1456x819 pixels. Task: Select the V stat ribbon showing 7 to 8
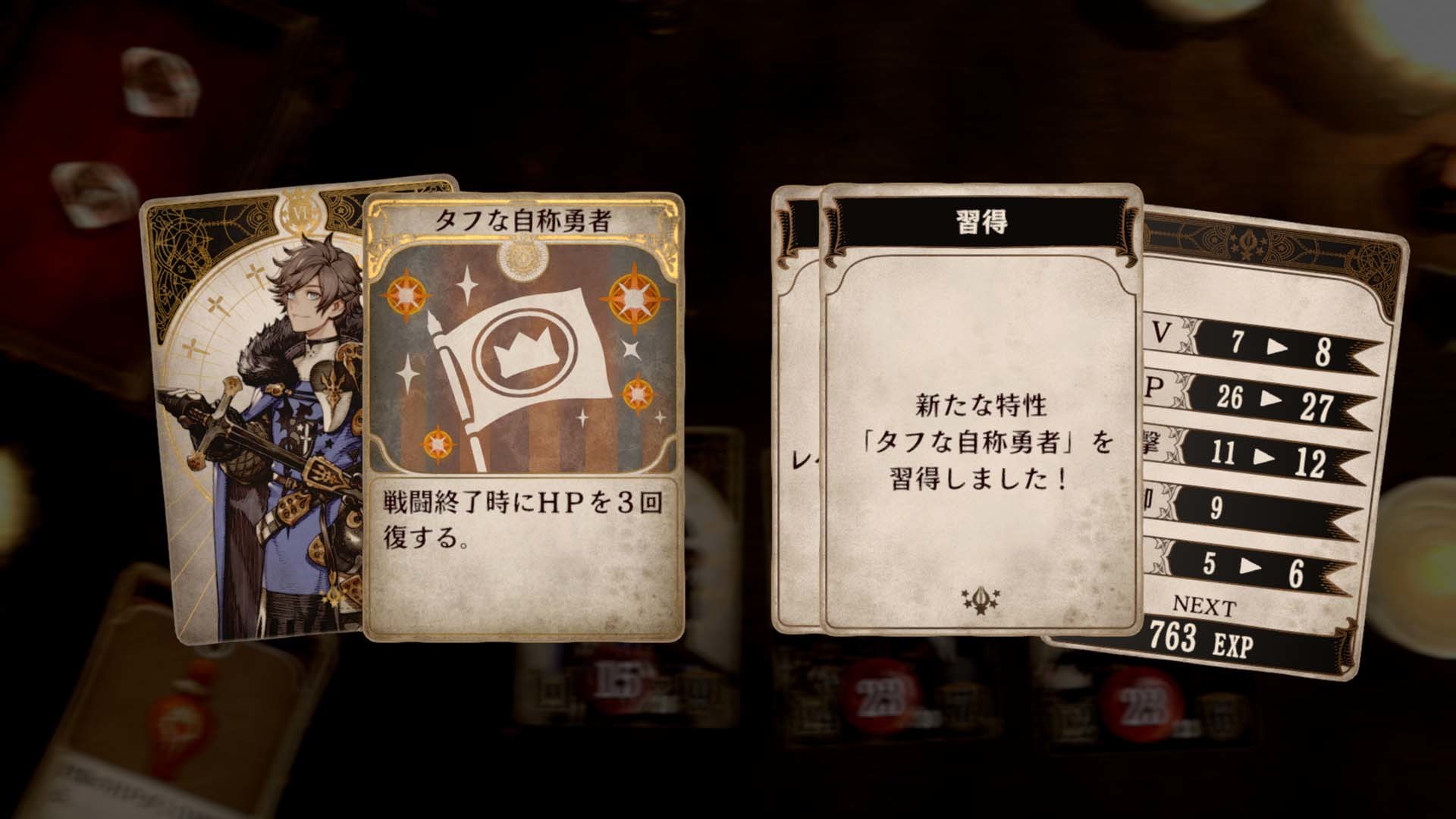(x=1274, y=346)
